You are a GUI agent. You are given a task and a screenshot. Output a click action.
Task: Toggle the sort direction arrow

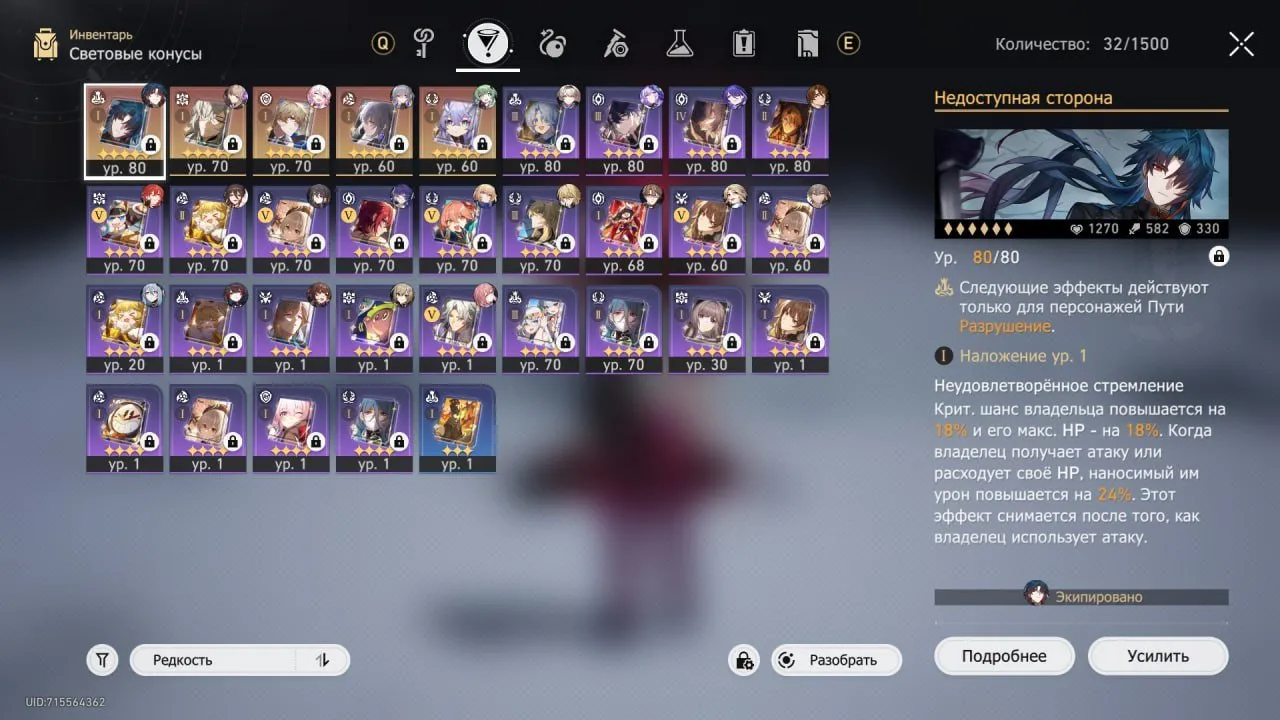(x=325, y=659)
